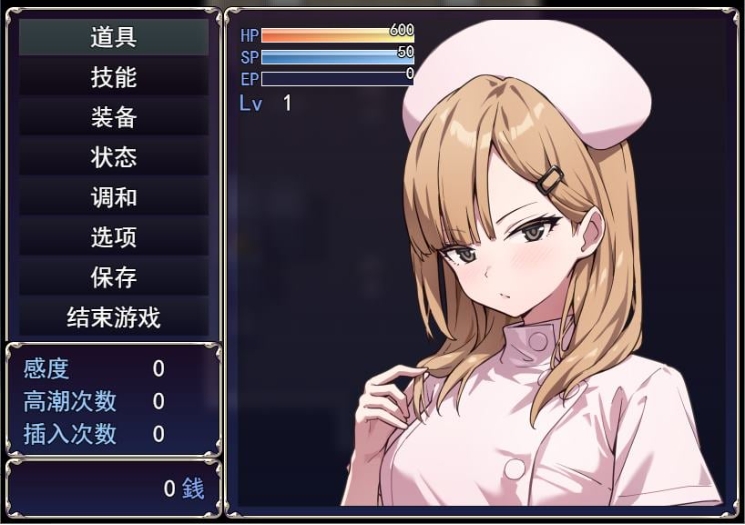Select 保存 to save the game
Viewport: 745px width, 525px height.
tap(114, 278)
